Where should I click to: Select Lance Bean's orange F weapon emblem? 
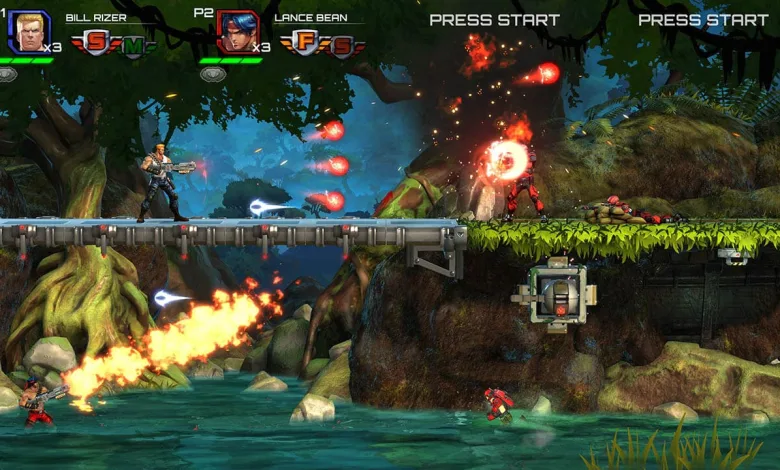305,43
